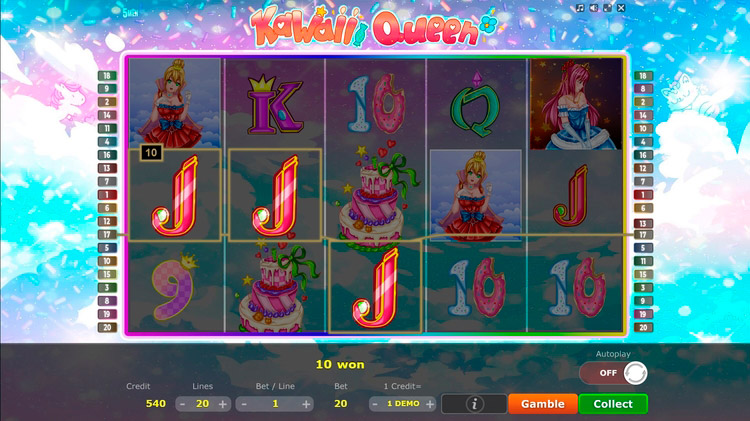Toggle the Autoplay switch on

[613, 373]
